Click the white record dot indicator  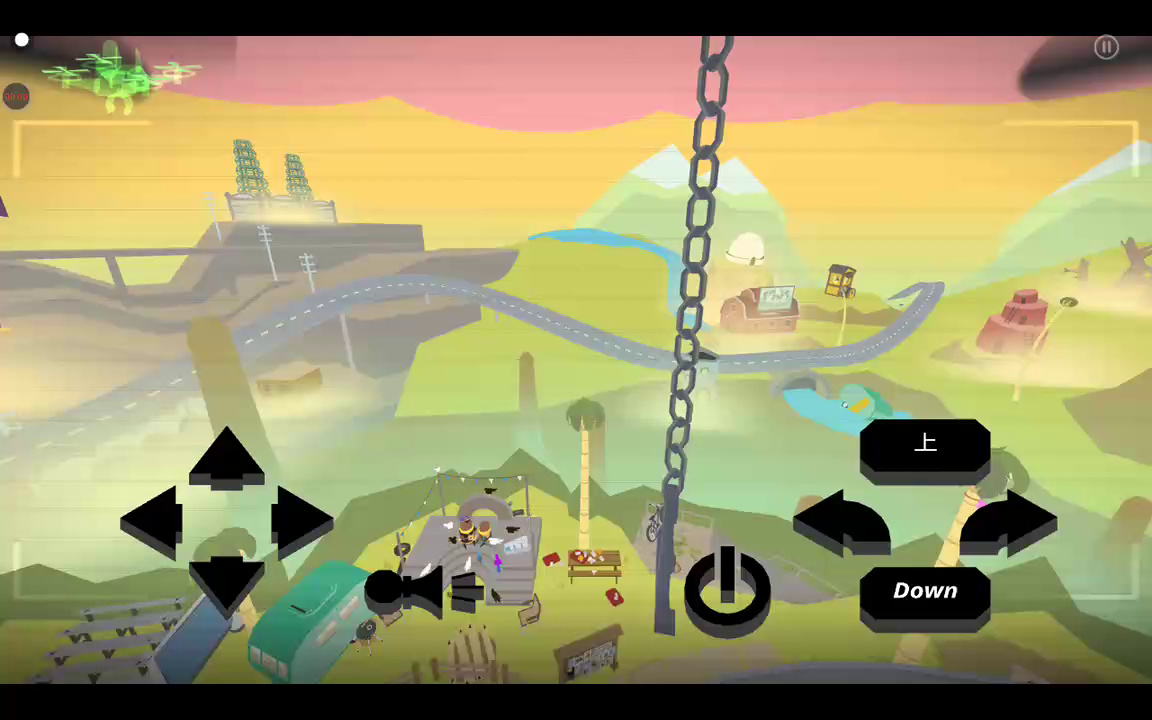(x=22, y=40)
